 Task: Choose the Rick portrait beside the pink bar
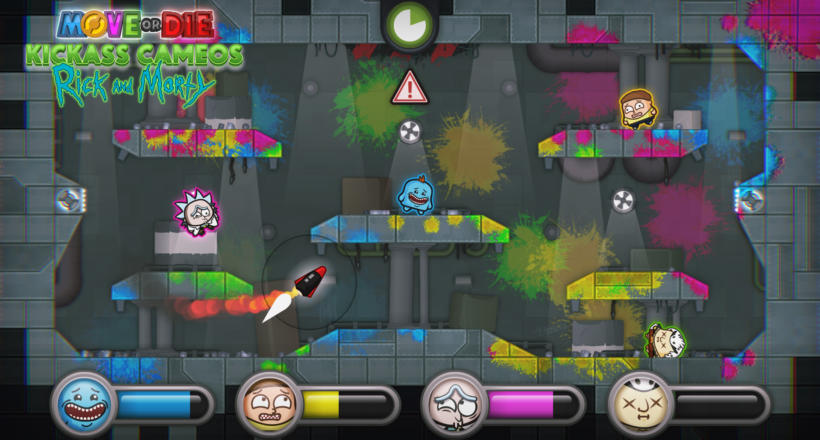(x=453, y=403)
